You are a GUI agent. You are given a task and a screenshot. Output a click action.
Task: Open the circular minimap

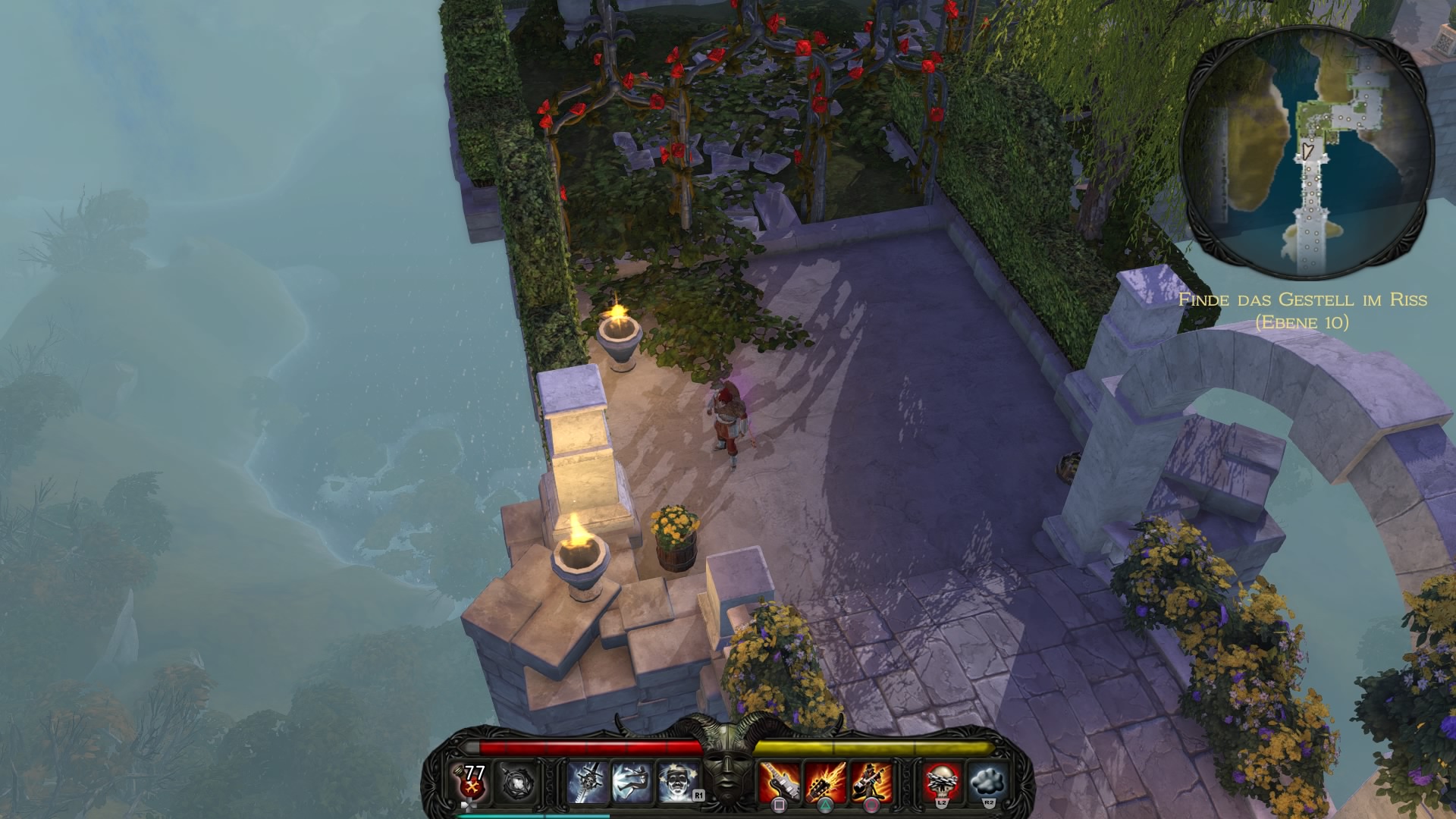[x=1307, y=152]
